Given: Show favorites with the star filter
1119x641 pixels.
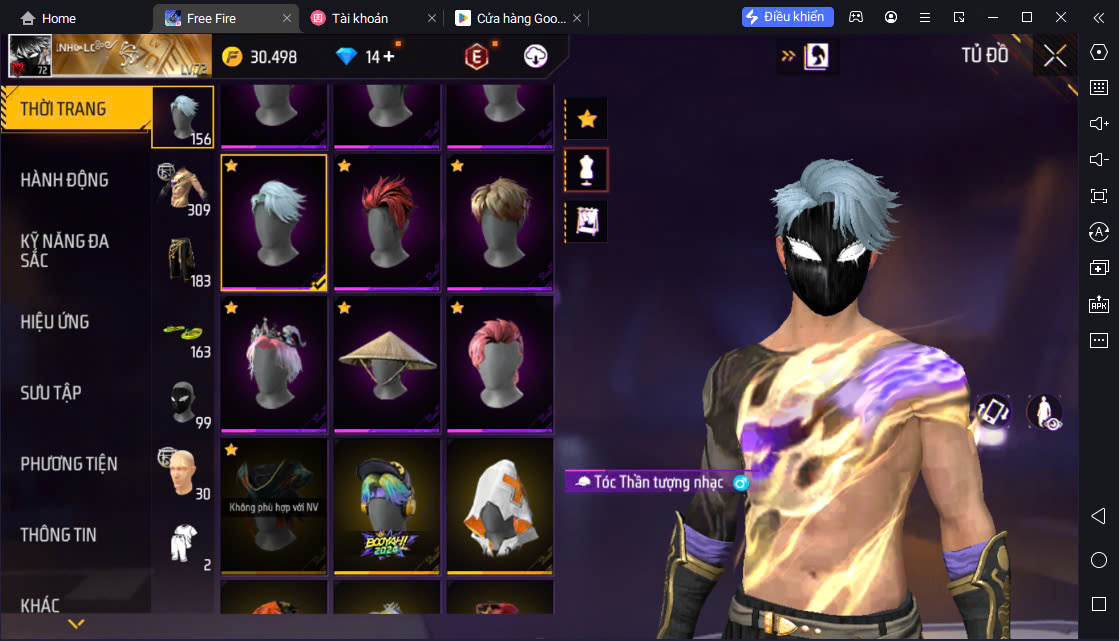Looking at the screenshot, I should (587, 119).
